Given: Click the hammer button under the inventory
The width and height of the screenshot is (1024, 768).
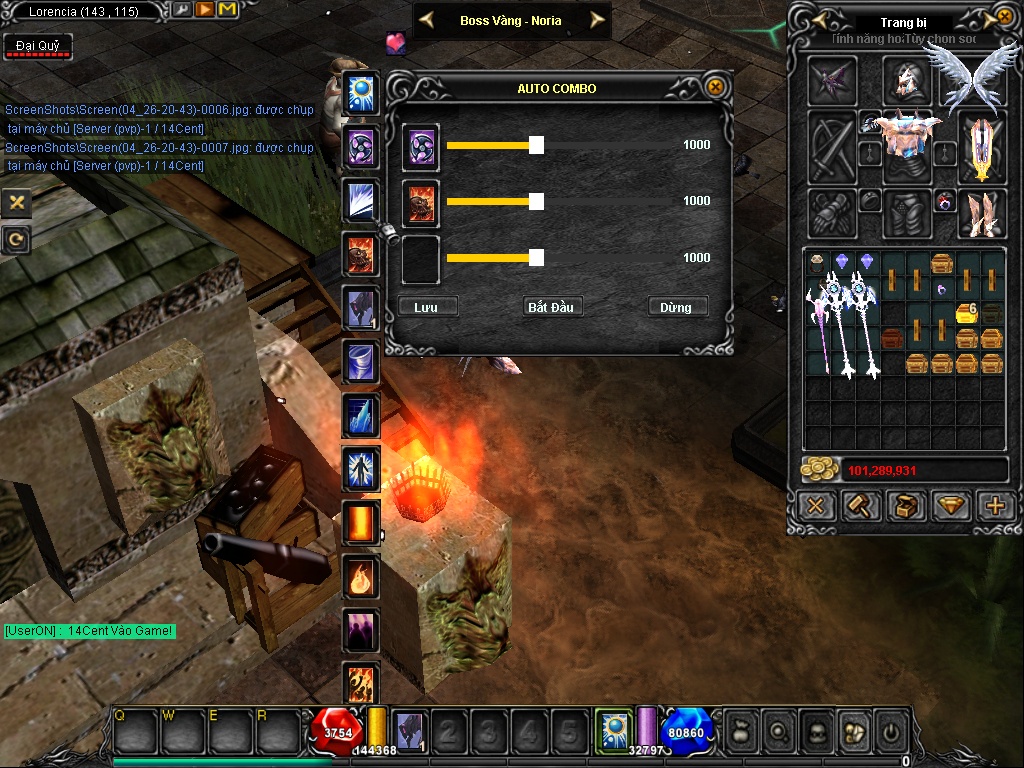Looking at the screenshot, I should coord(860,505).
